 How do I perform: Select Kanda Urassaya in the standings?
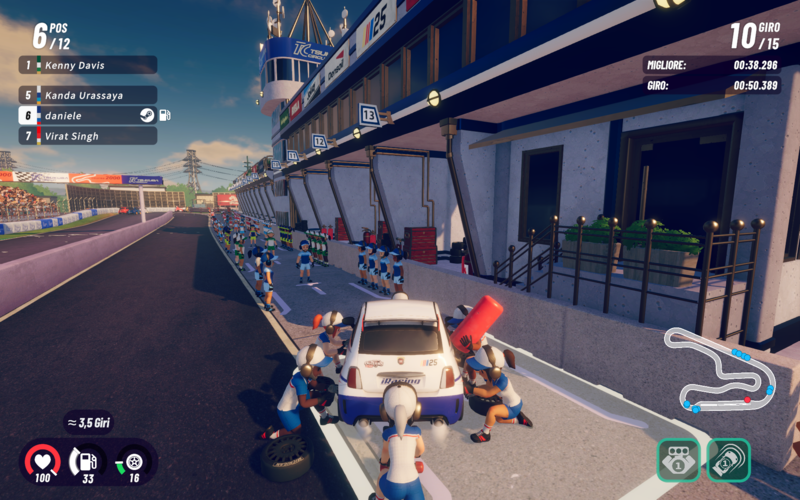(88, 95)
